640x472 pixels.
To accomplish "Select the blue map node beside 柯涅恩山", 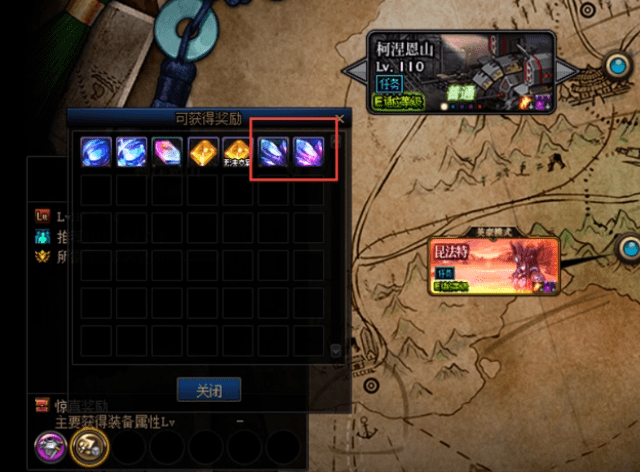I will click(x=619, y=68).
